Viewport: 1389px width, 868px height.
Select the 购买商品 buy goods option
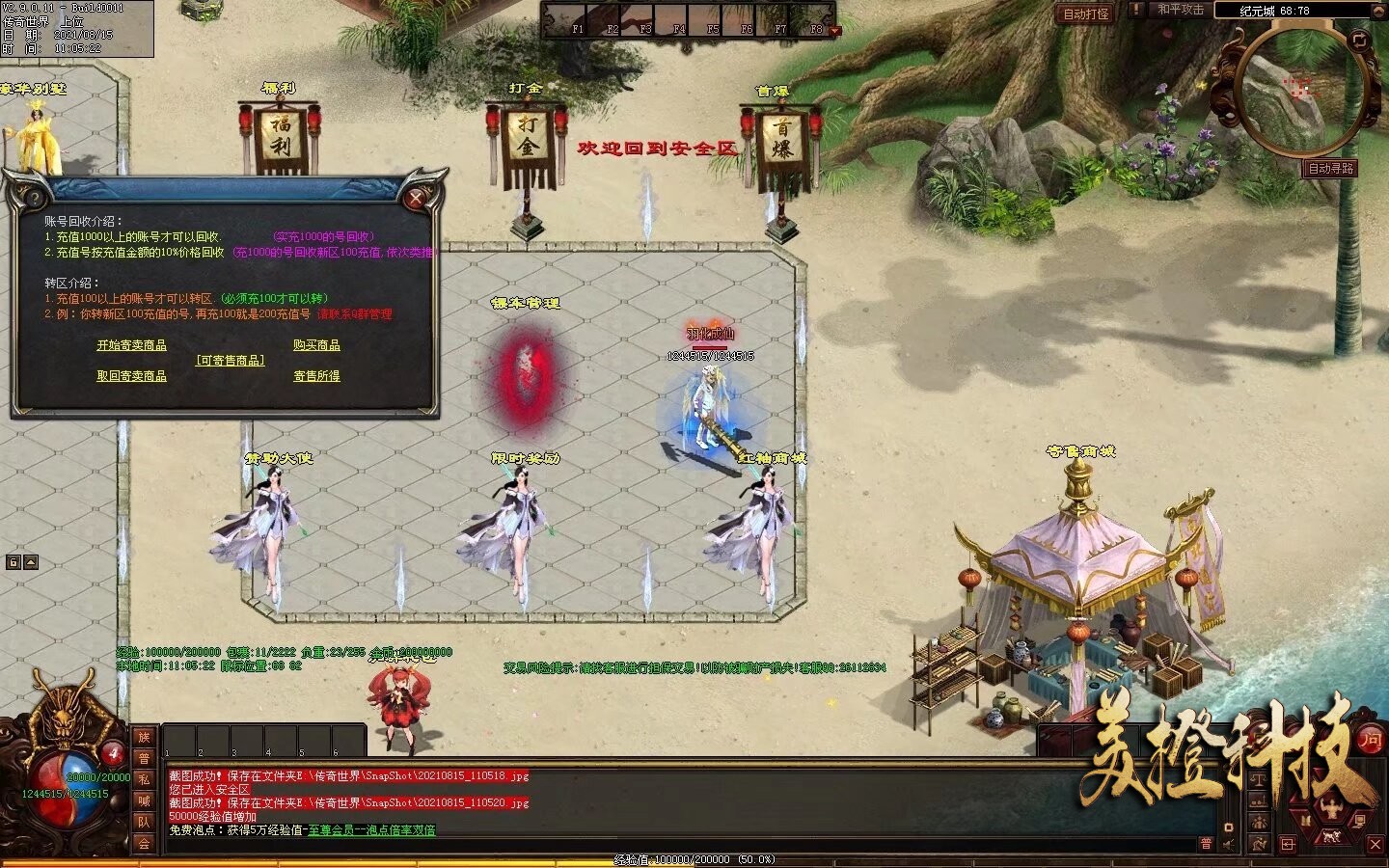coord(316,345)
